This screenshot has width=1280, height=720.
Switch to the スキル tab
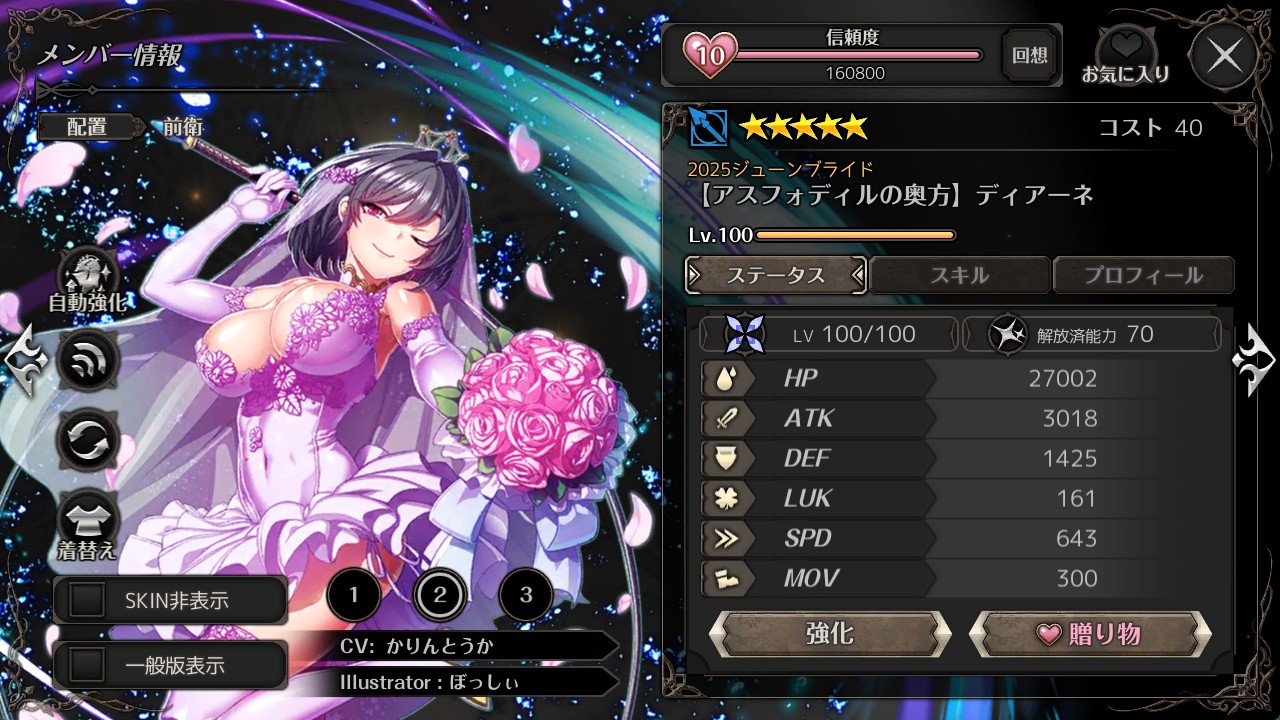point(959,275)
